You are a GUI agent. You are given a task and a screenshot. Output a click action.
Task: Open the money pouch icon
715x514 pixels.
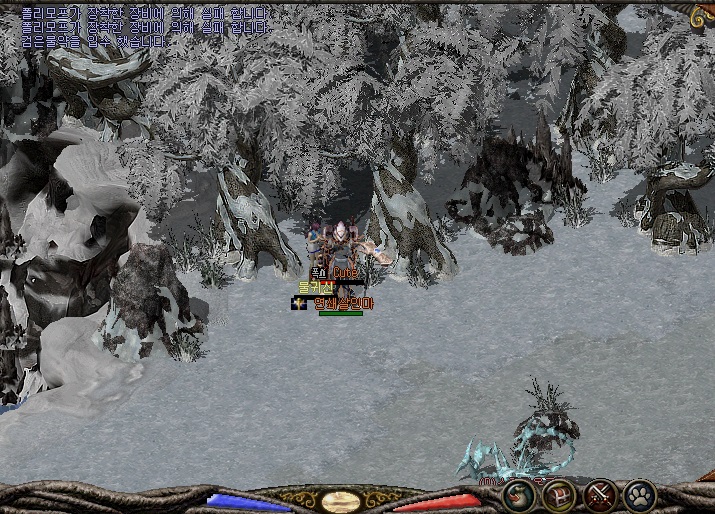coord(519,495)
